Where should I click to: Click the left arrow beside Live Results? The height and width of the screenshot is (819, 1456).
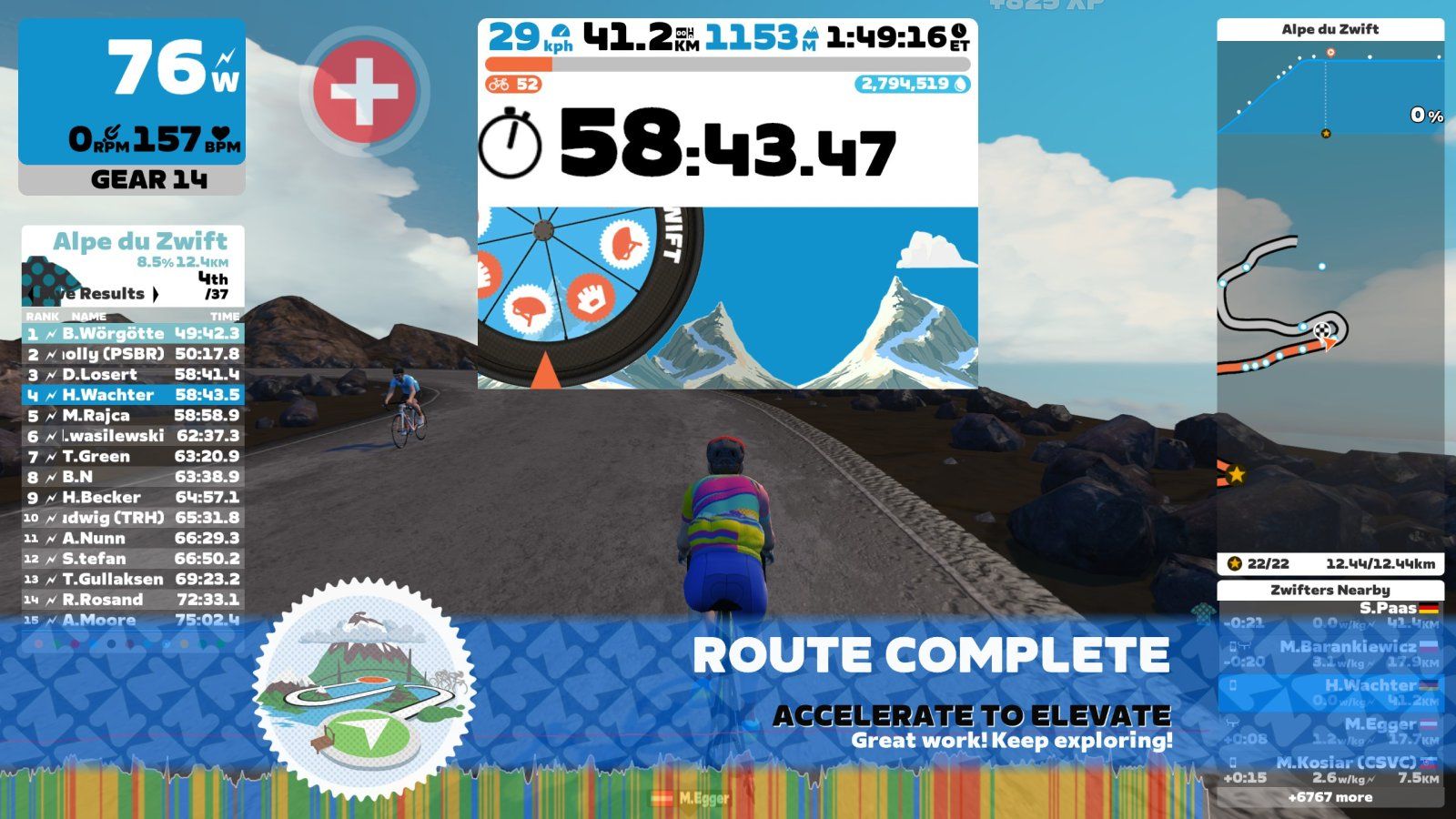coord(34,294)
